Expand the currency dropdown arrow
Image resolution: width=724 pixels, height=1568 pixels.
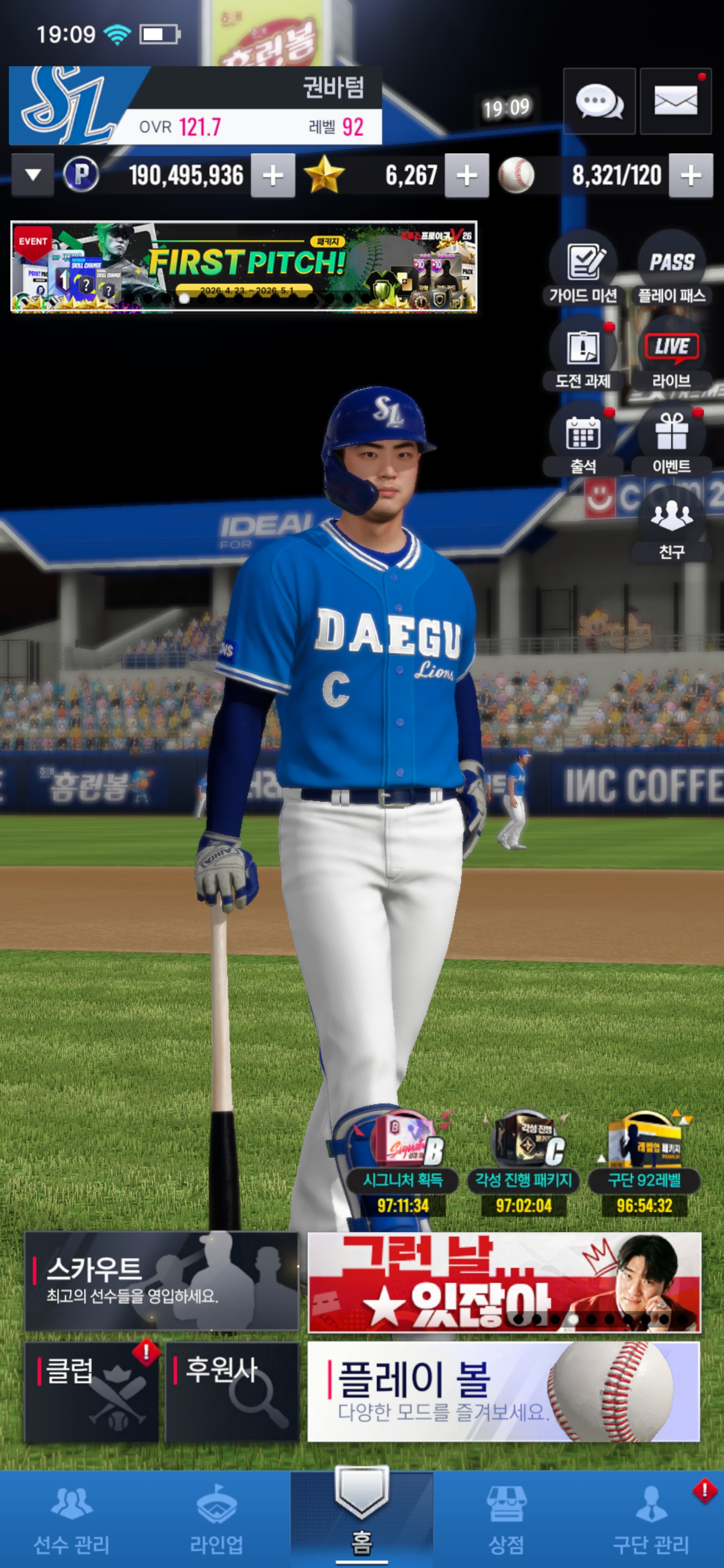(x=33, y=175)
